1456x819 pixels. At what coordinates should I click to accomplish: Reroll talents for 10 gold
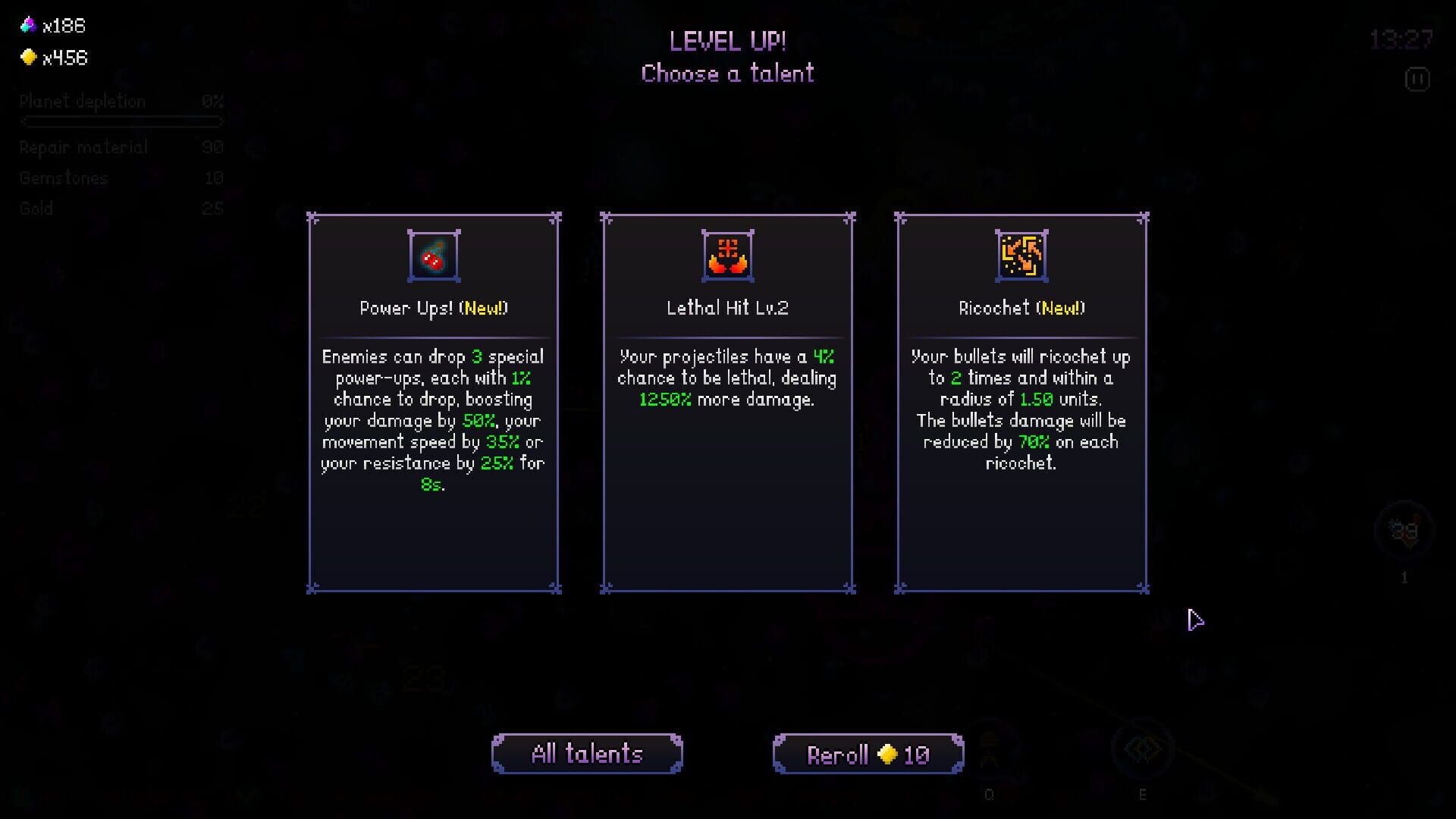tap(868, 754)
